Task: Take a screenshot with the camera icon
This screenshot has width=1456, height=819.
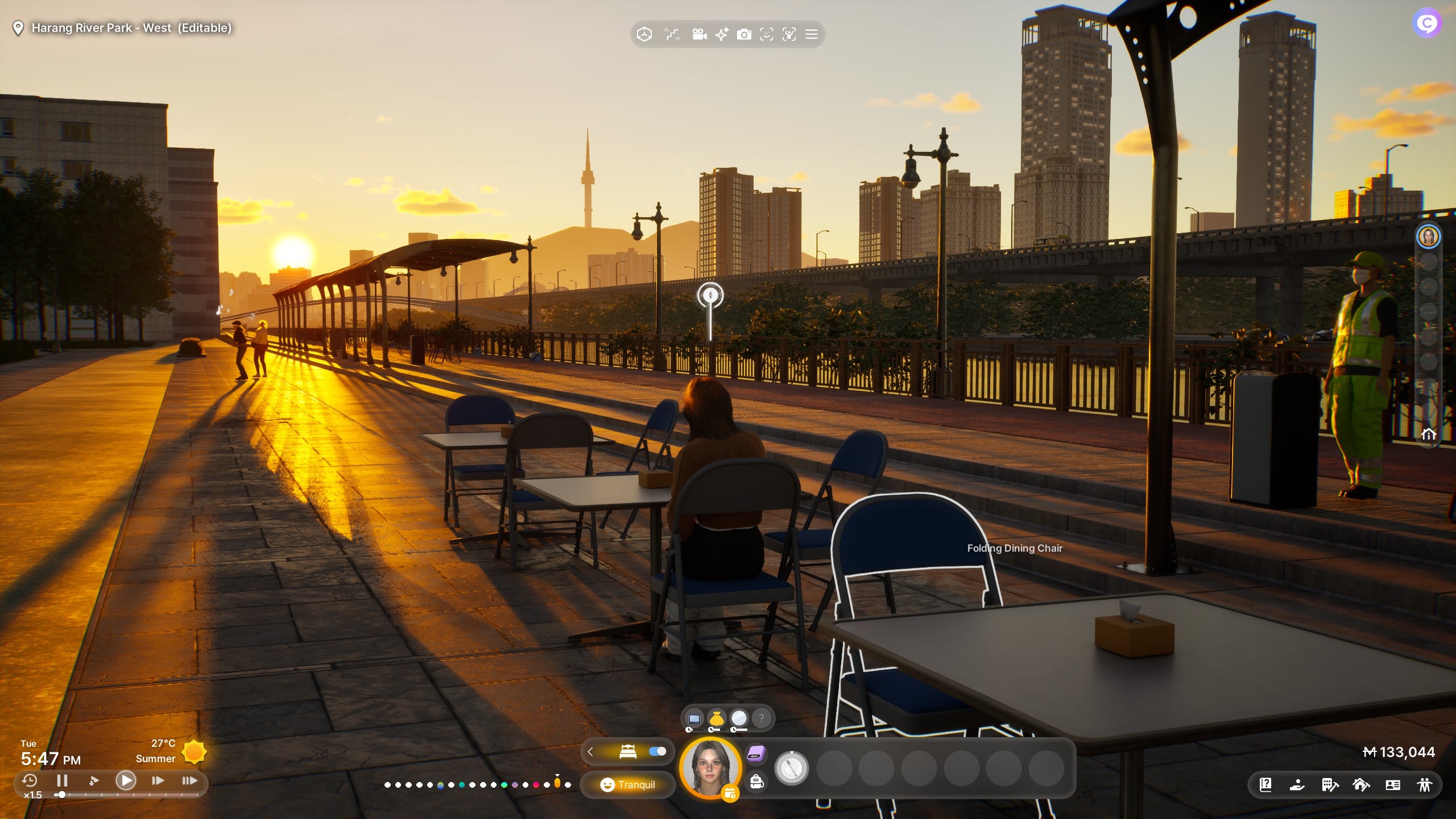Action: click(x=743, y=34)
